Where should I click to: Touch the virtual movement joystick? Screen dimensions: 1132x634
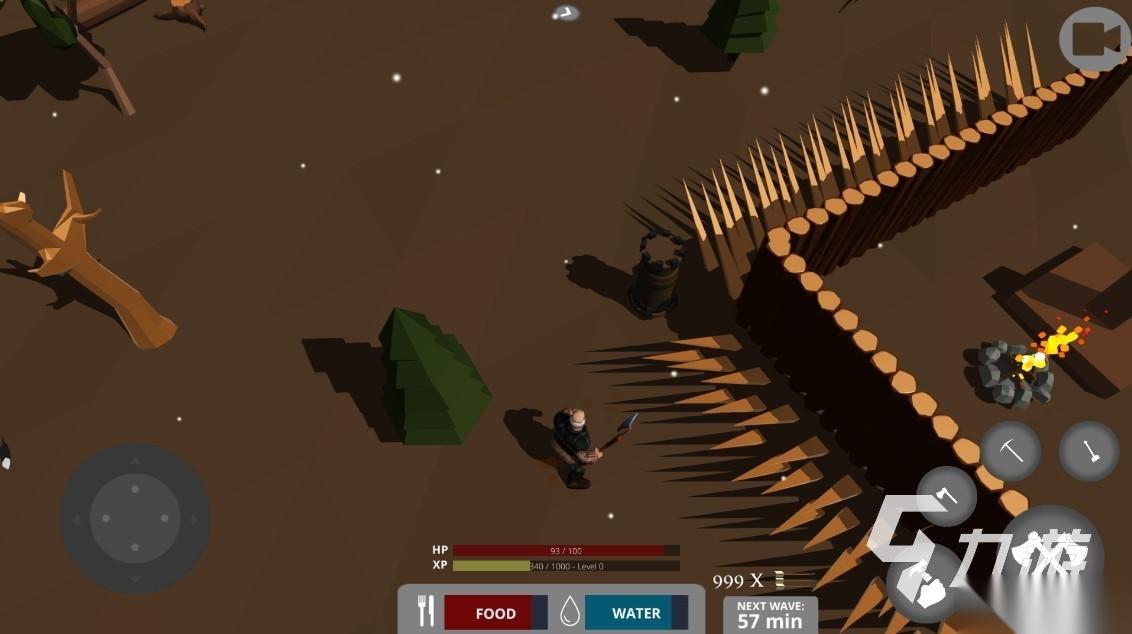coord(135,518)
